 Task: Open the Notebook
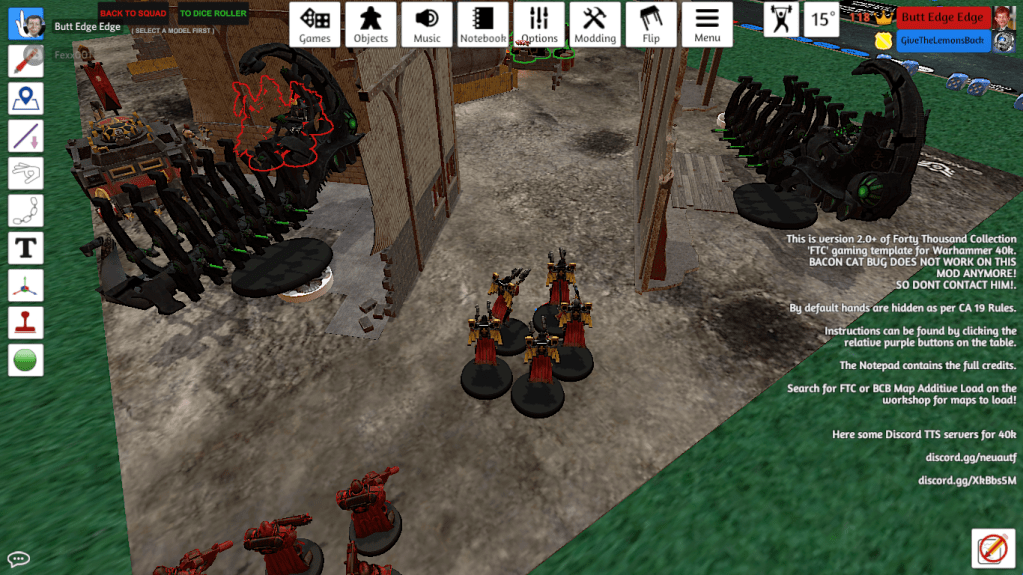coord(483,24)
